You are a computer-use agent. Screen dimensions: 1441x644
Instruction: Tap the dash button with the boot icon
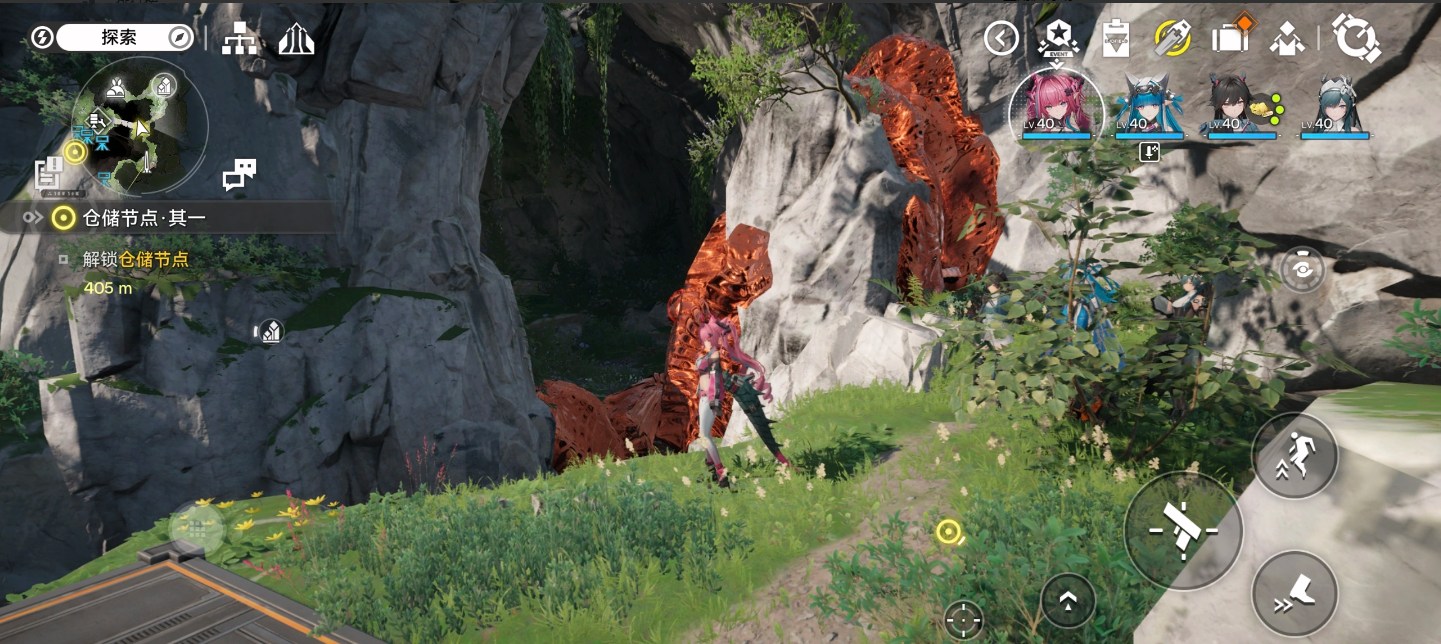click(x=1294, y=592)
